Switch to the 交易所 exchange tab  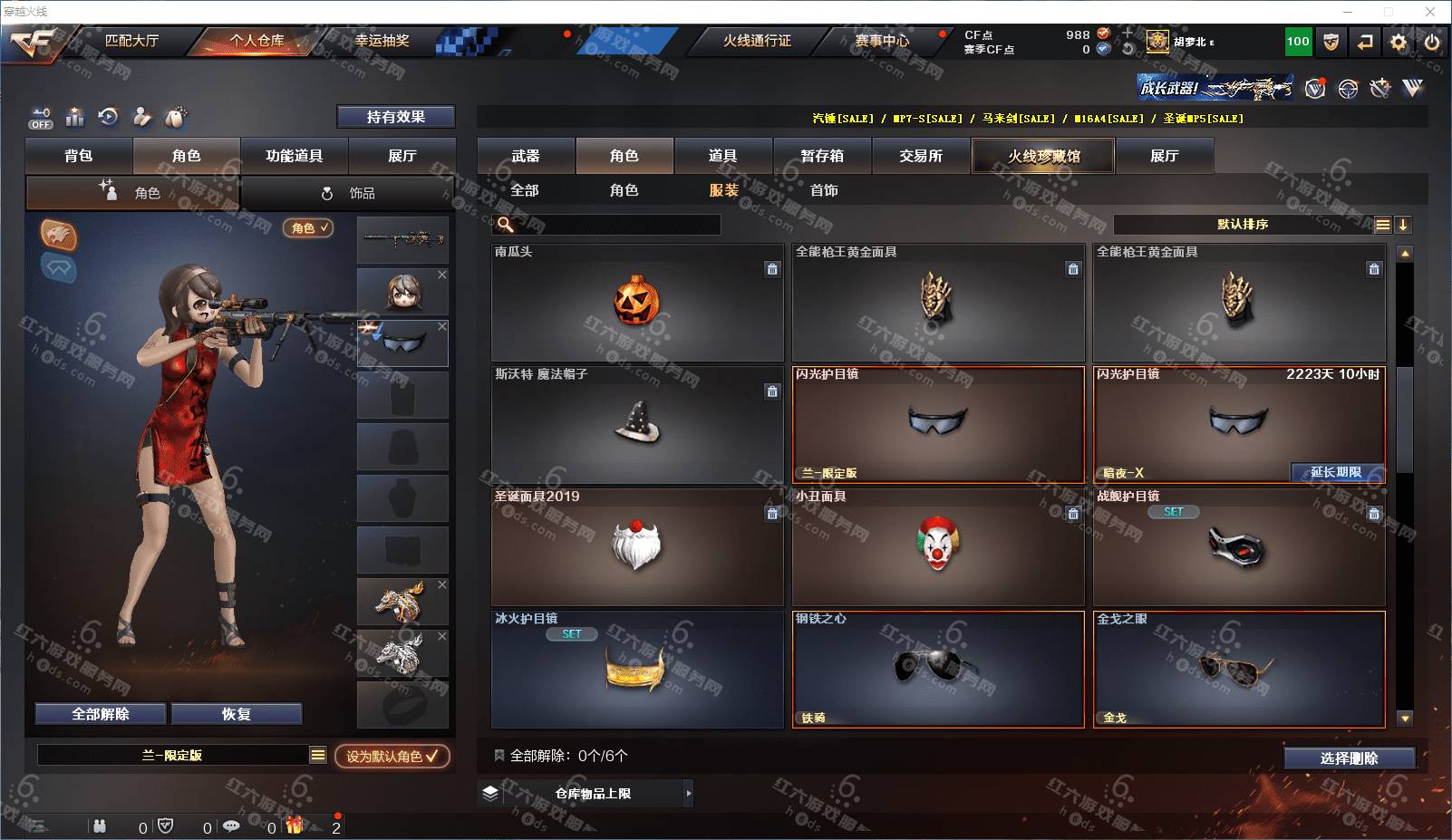921,156
